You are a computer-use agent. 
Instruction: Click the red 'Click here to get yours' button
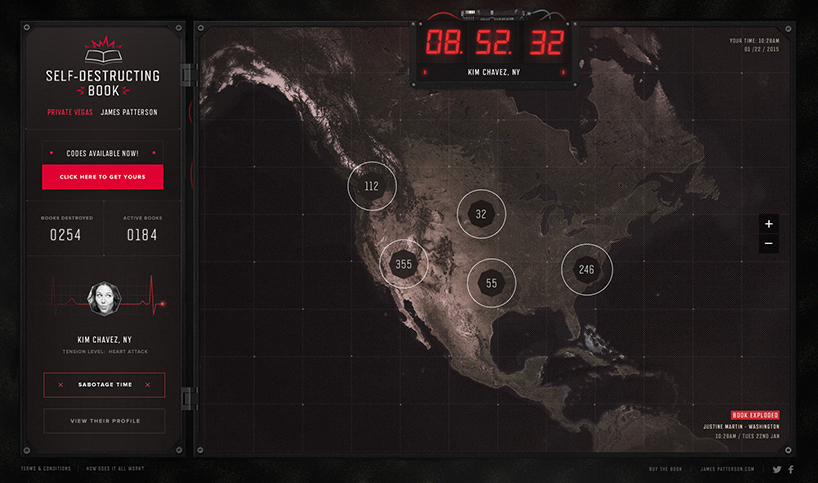pos(102,177)
